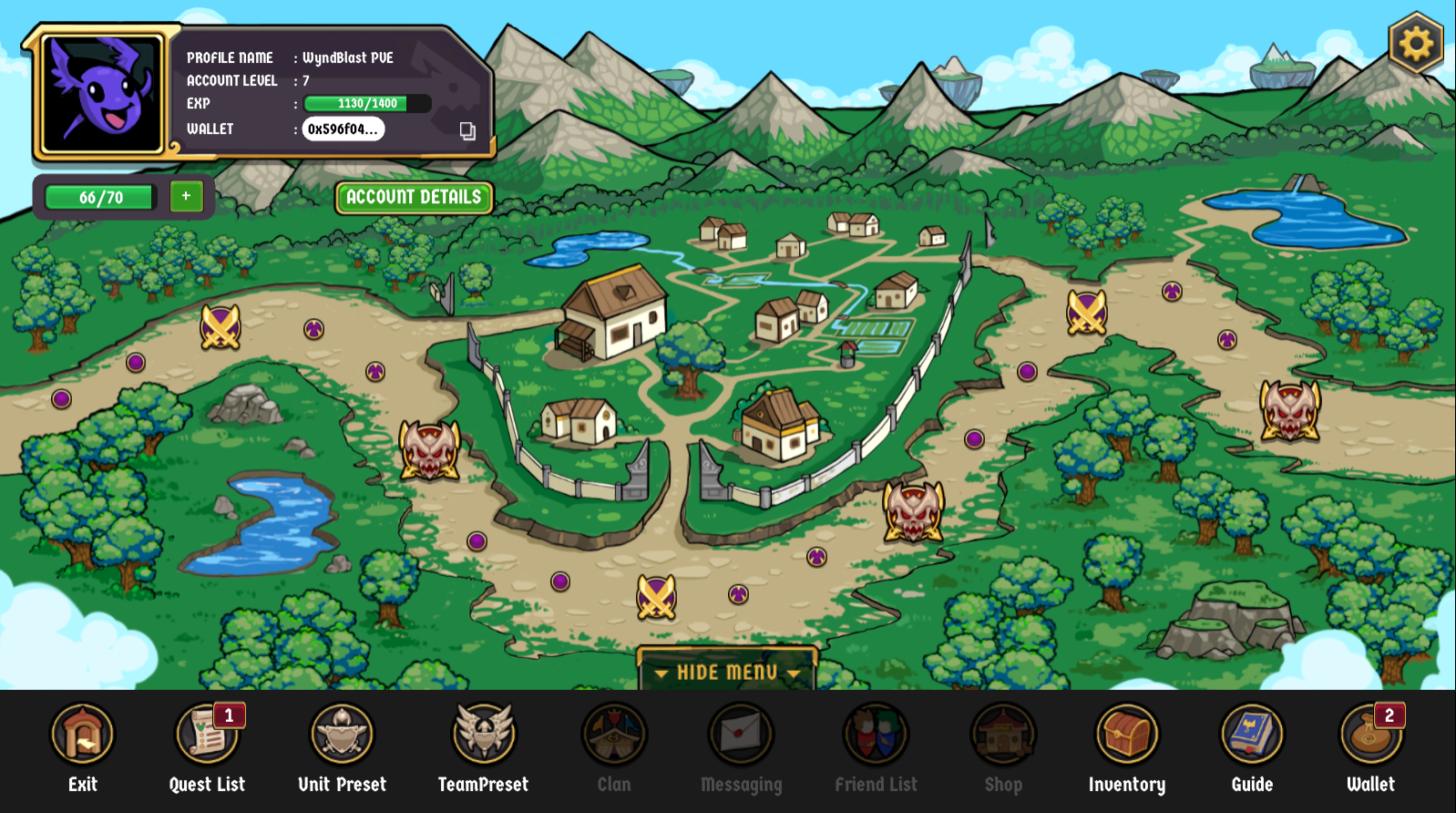Select the player avatar portrait
This screenshot has width=1456, height=813.
[x=102, y=94]
